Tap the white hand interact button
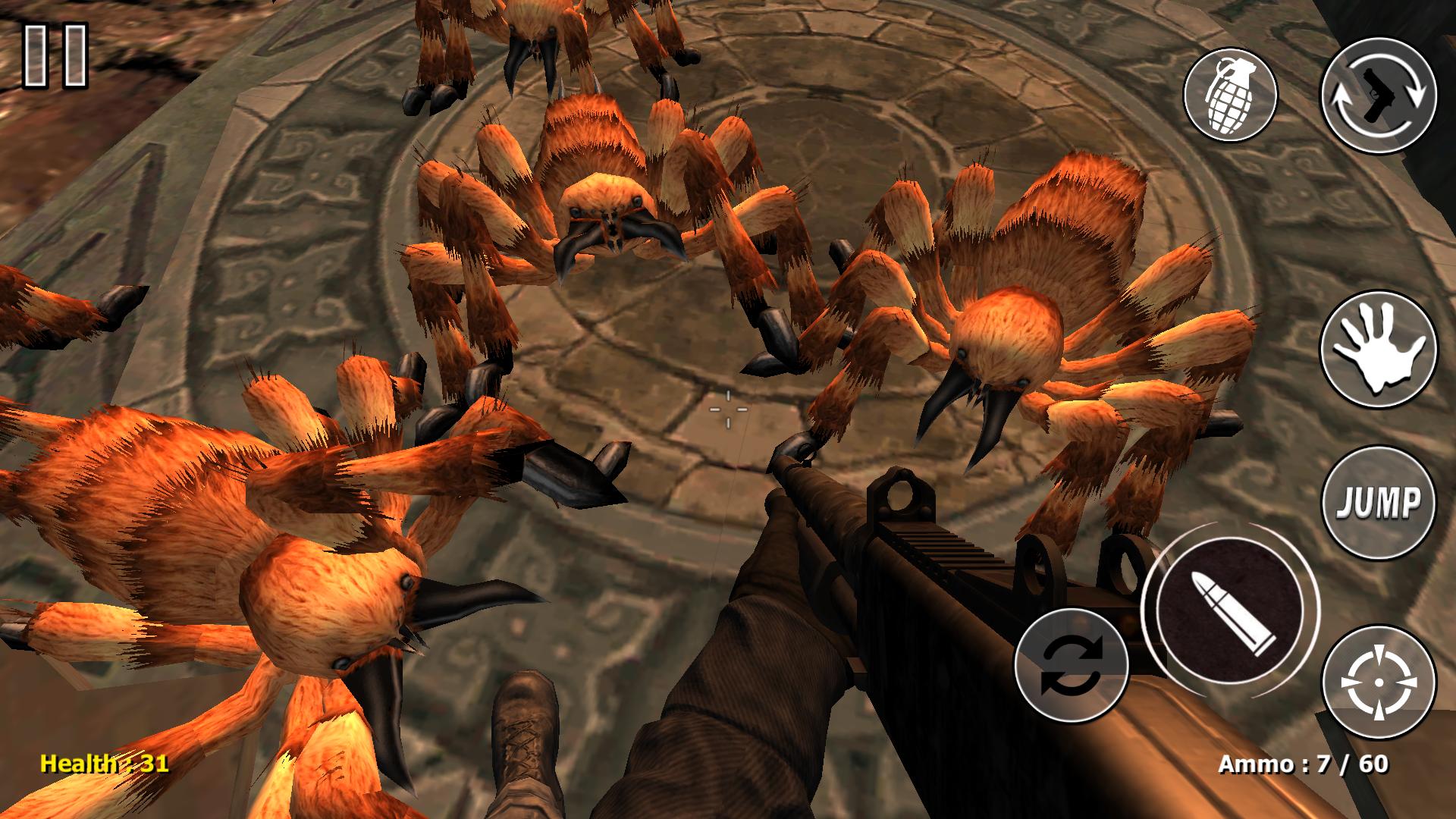 click(1379, 350)
